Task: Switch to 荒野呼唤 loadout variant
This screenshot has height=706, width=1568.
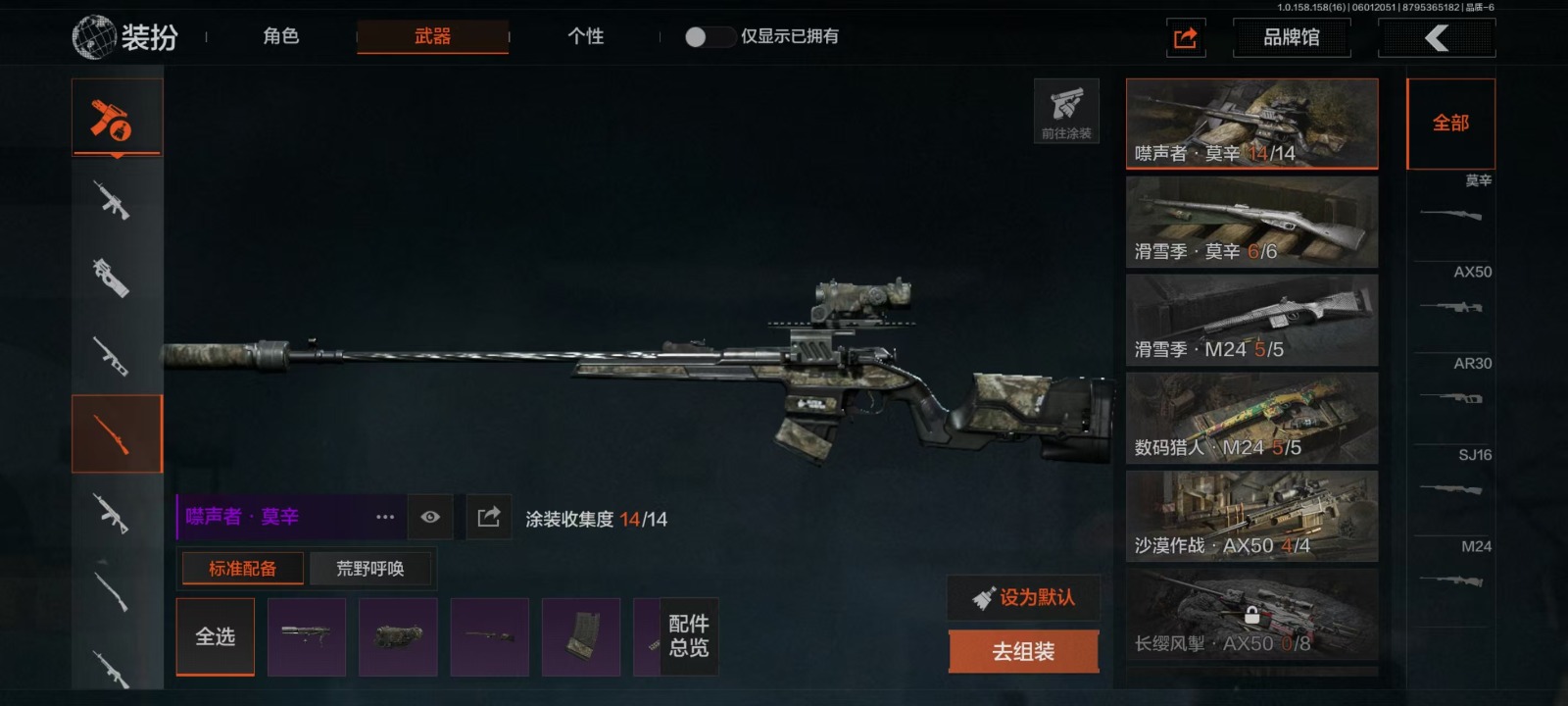Action: coord(369,569)
